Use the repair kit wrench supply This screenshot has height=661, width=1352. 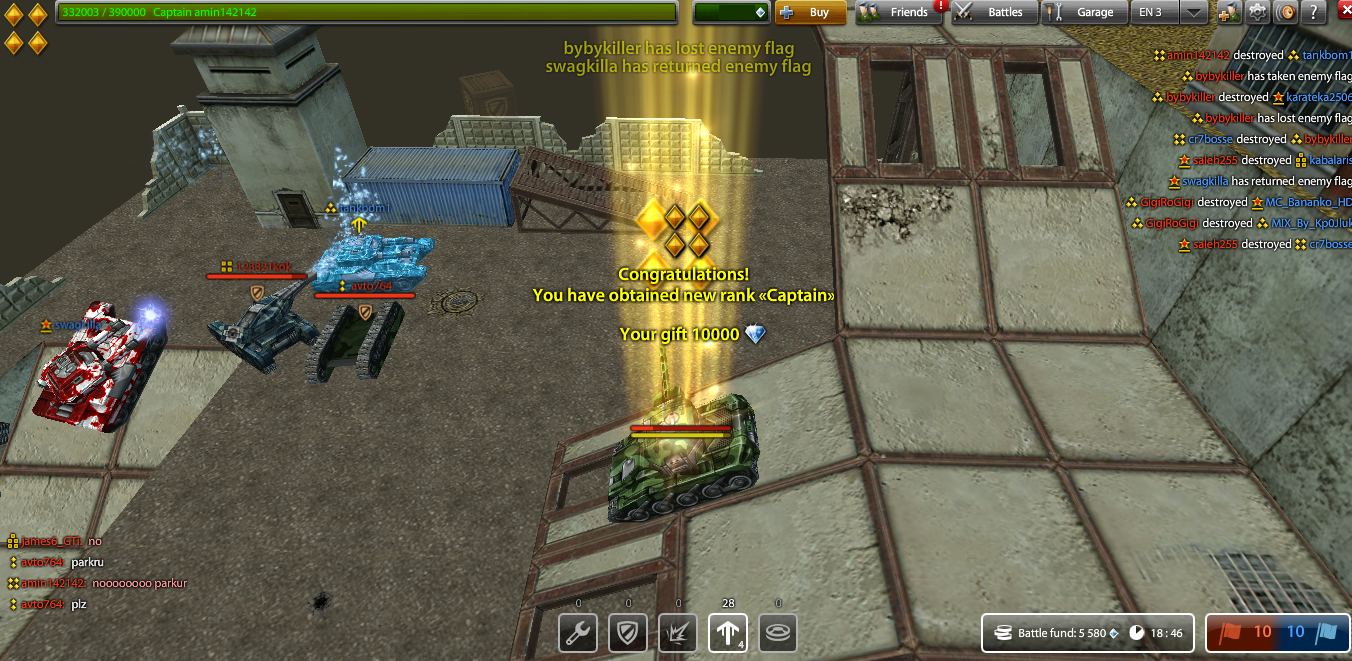coord(578,632)
